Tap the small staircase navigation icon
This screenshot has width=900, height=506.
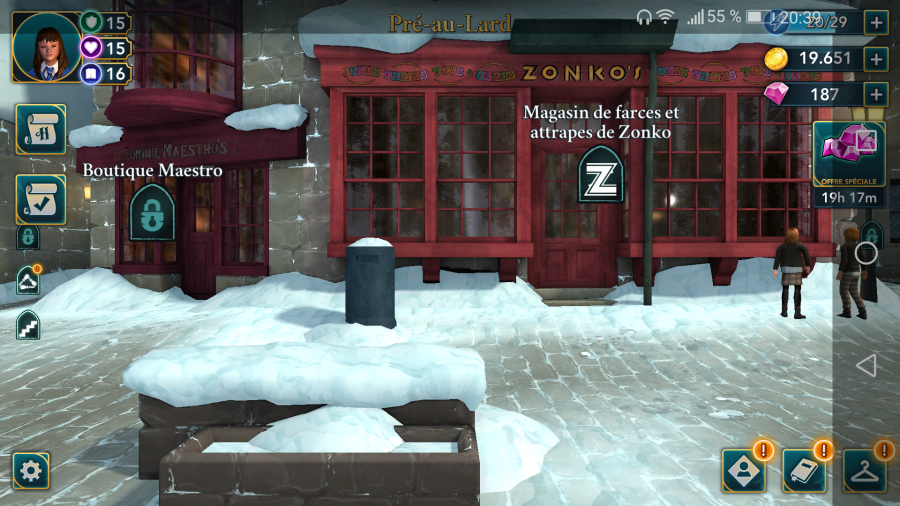(x=28, y=325)
